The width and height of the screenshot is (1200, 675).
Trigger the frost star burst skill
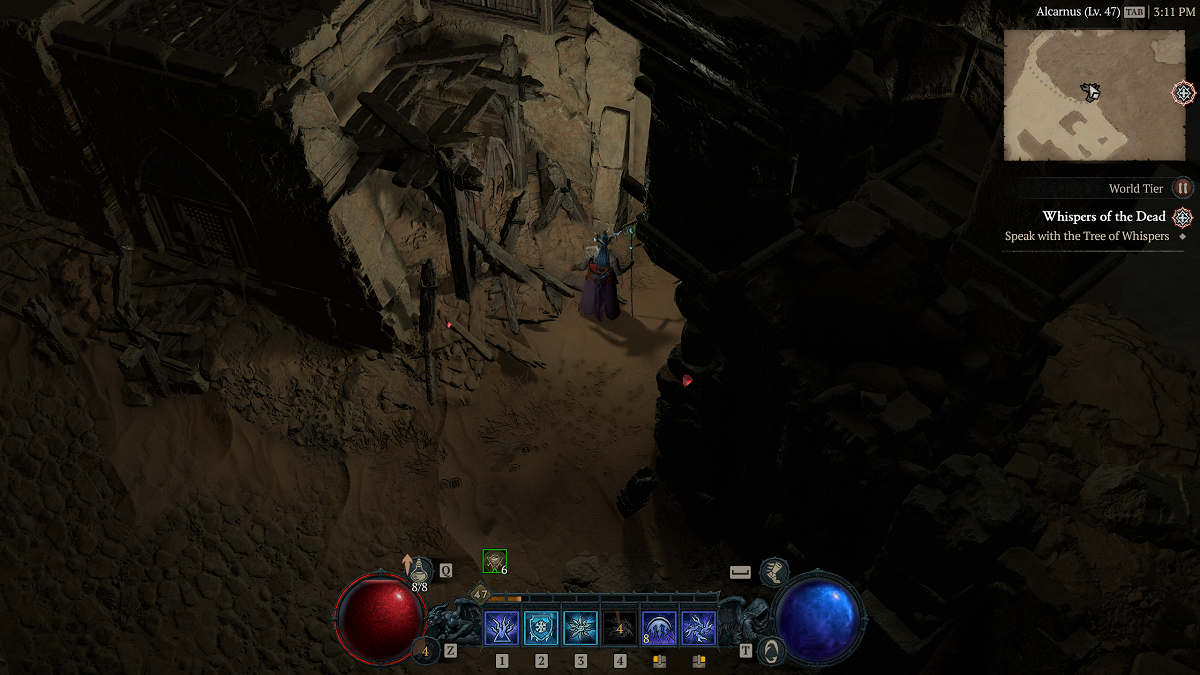tap(580, 629)
